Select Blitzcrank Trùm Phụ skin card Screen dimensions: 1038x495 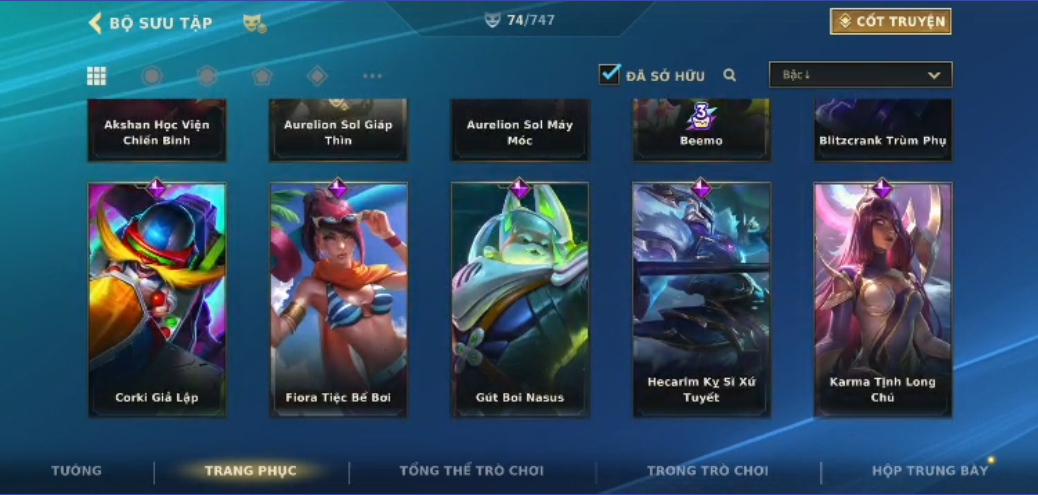(883, 131)
